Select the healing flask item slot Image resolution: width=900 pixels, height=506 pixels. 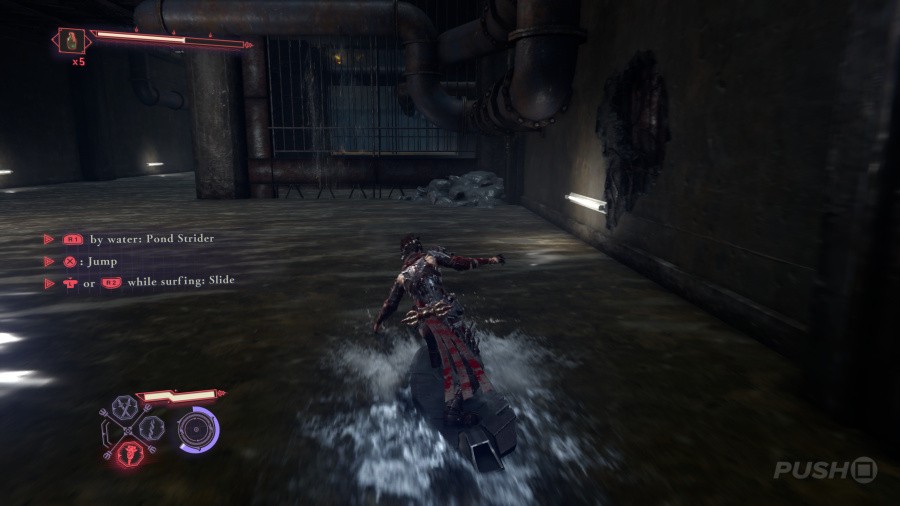(72, 41)
